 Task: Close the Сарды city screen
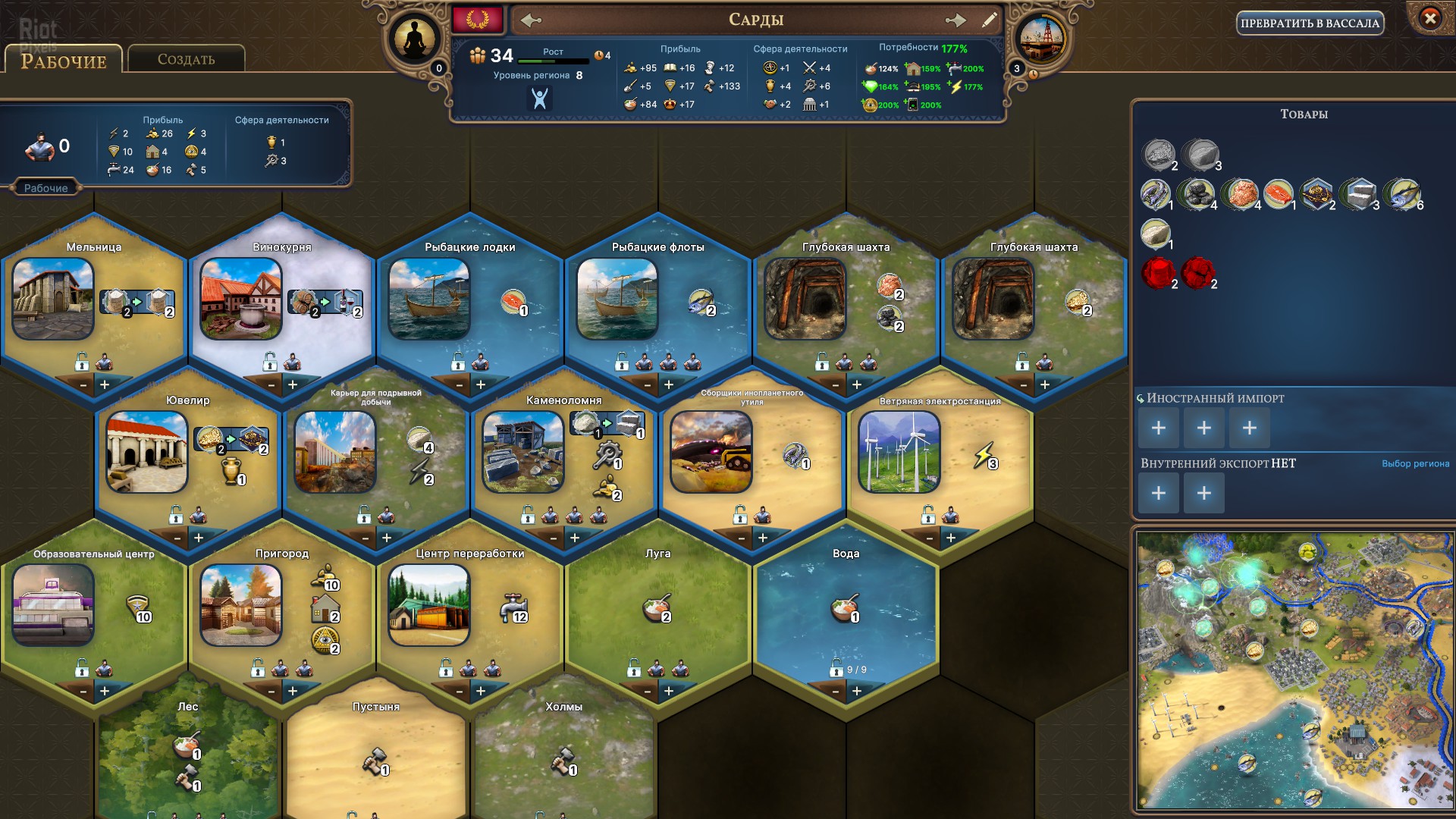tap(1429, 18)
